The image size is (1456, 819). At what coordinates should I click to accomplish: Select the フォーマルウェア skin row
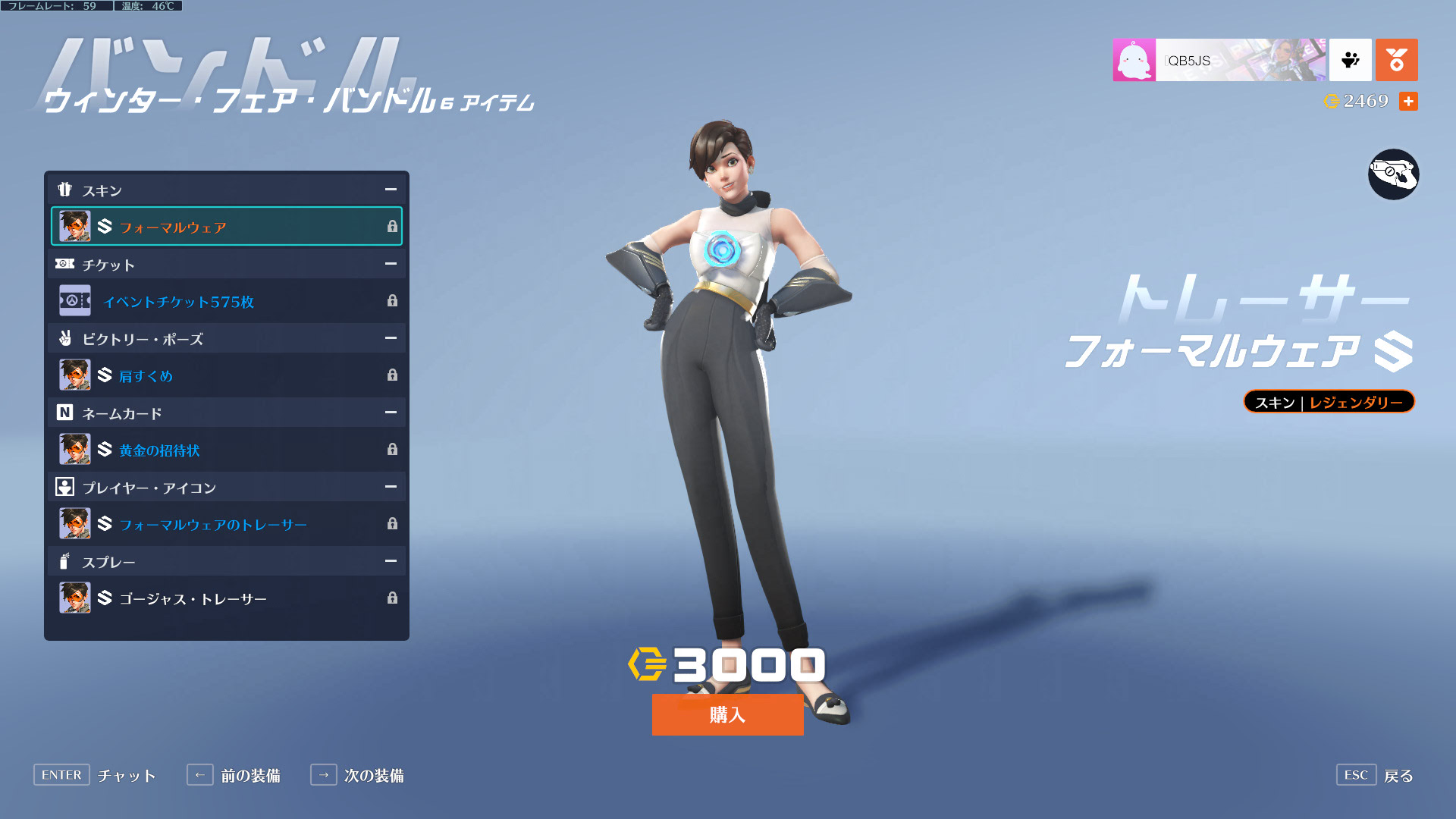[226, 227]
